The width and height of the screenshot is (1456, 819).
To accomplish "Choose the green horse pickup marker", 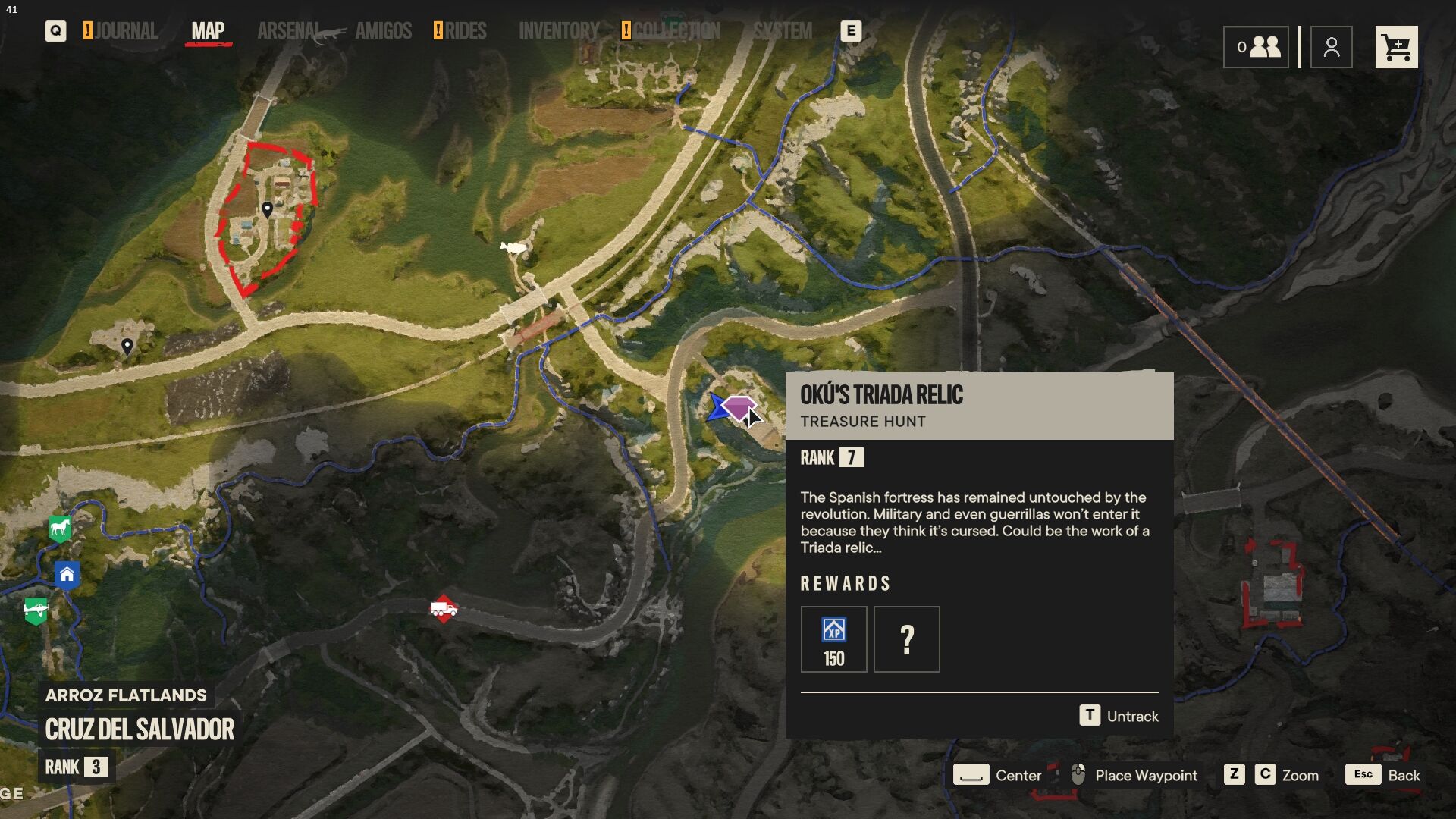I will pyautogui.click(x=60, y=528).
